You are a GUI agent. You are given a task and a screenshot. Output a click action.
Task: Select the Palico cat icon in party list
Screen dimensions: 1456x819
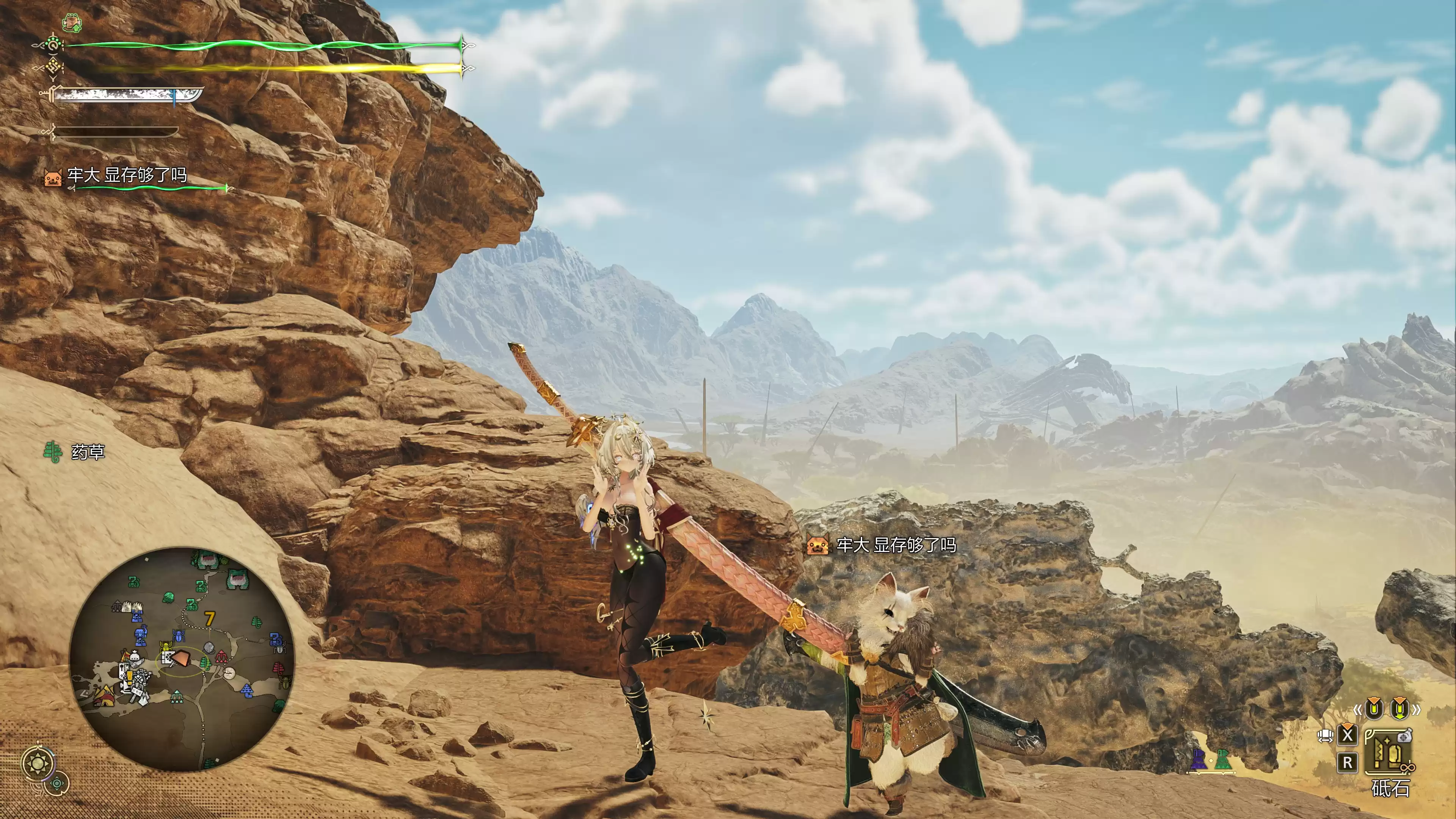(53, 177)
